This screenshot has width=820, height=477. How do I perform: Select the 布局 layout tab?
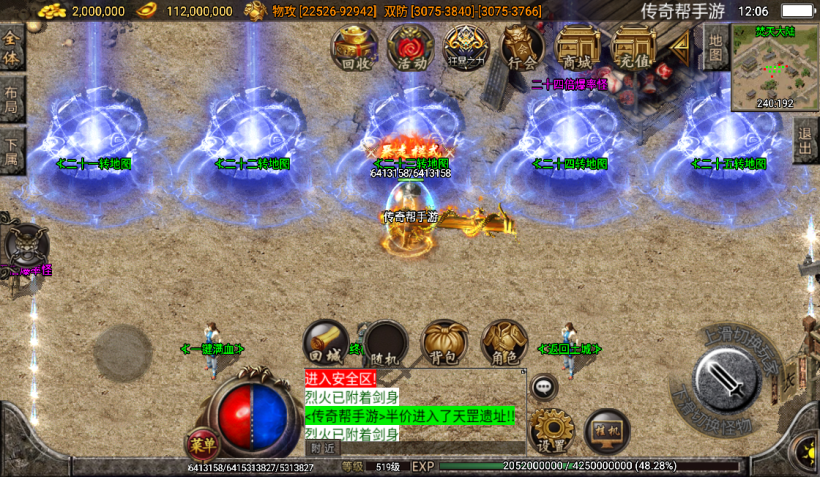point(12,98)
